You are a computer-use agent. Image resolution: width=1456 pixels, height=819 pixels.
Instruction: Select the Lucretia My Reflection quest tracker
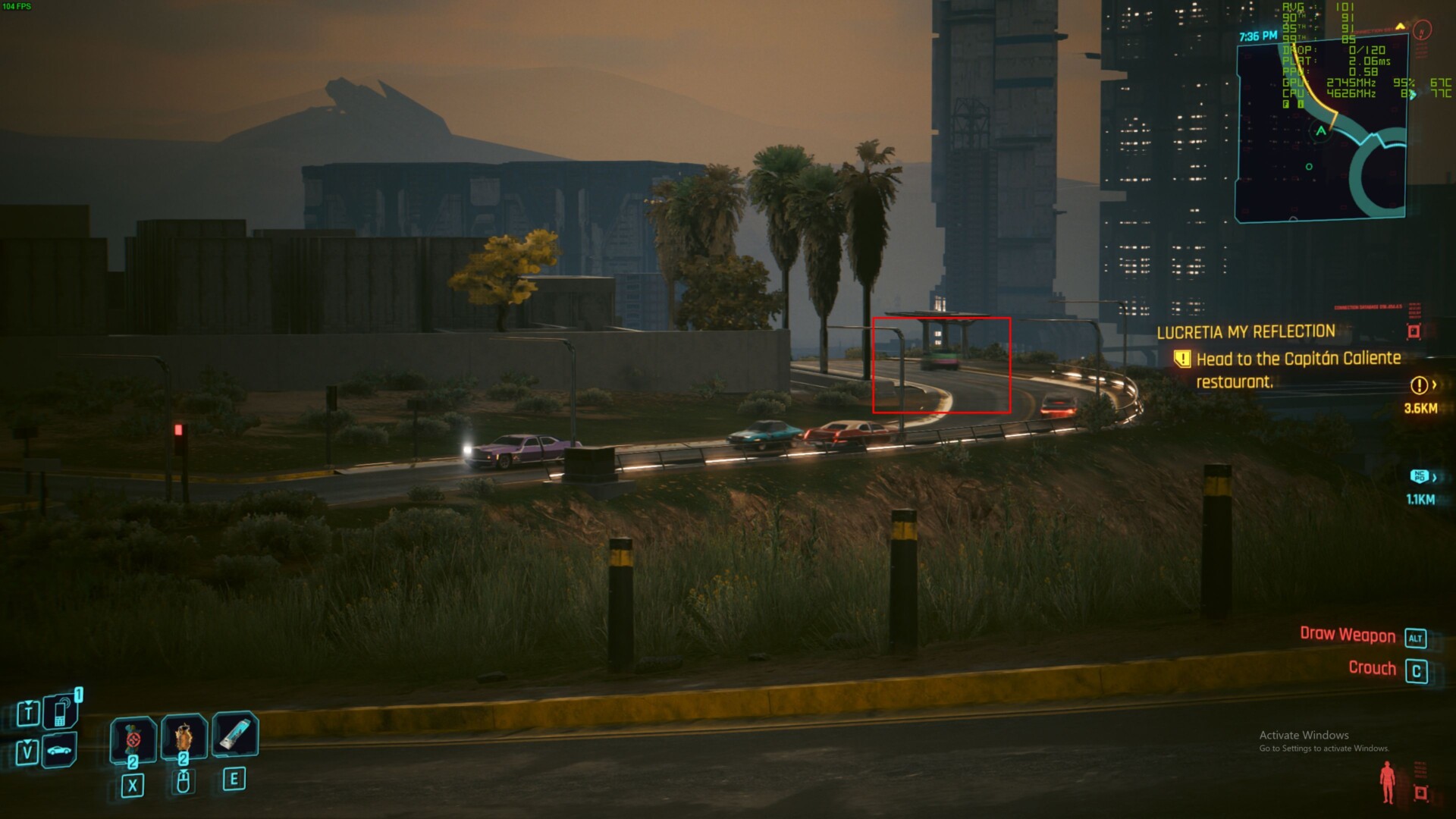coord(1245,331)
